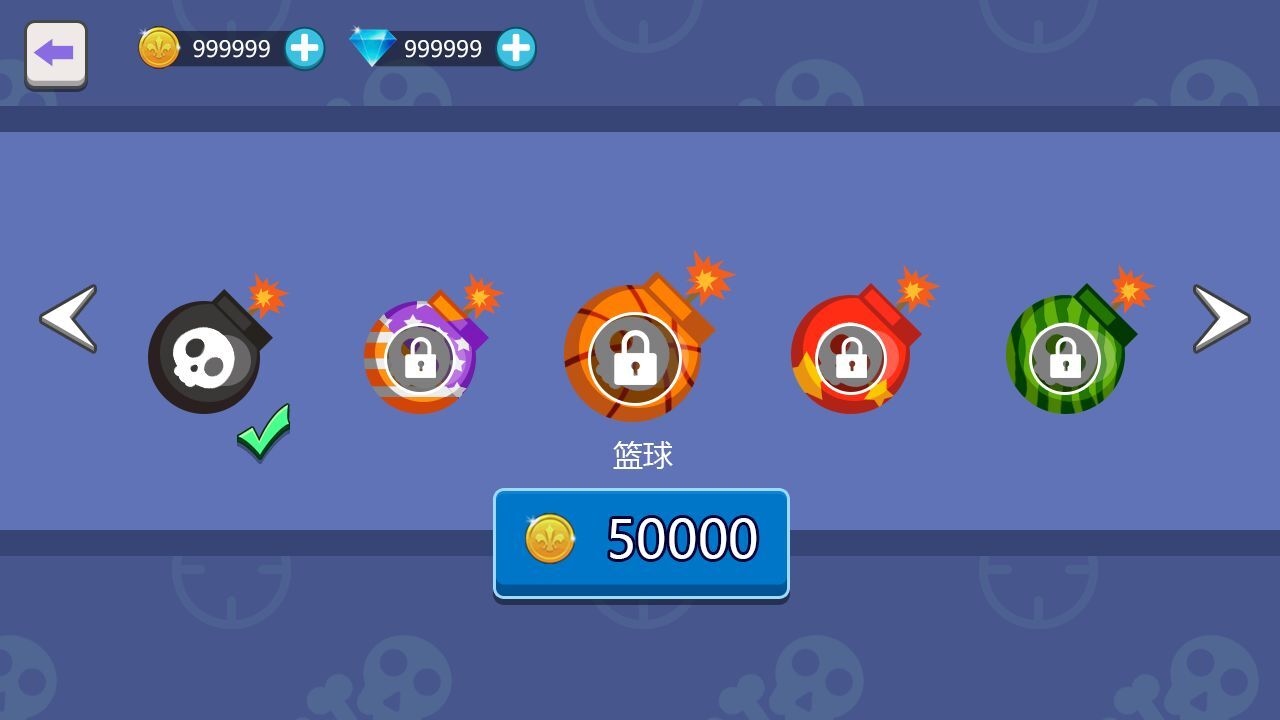Click the blue diamond currency icon
The width and height of the screenshot is (1280, 720).
point(372,47)
